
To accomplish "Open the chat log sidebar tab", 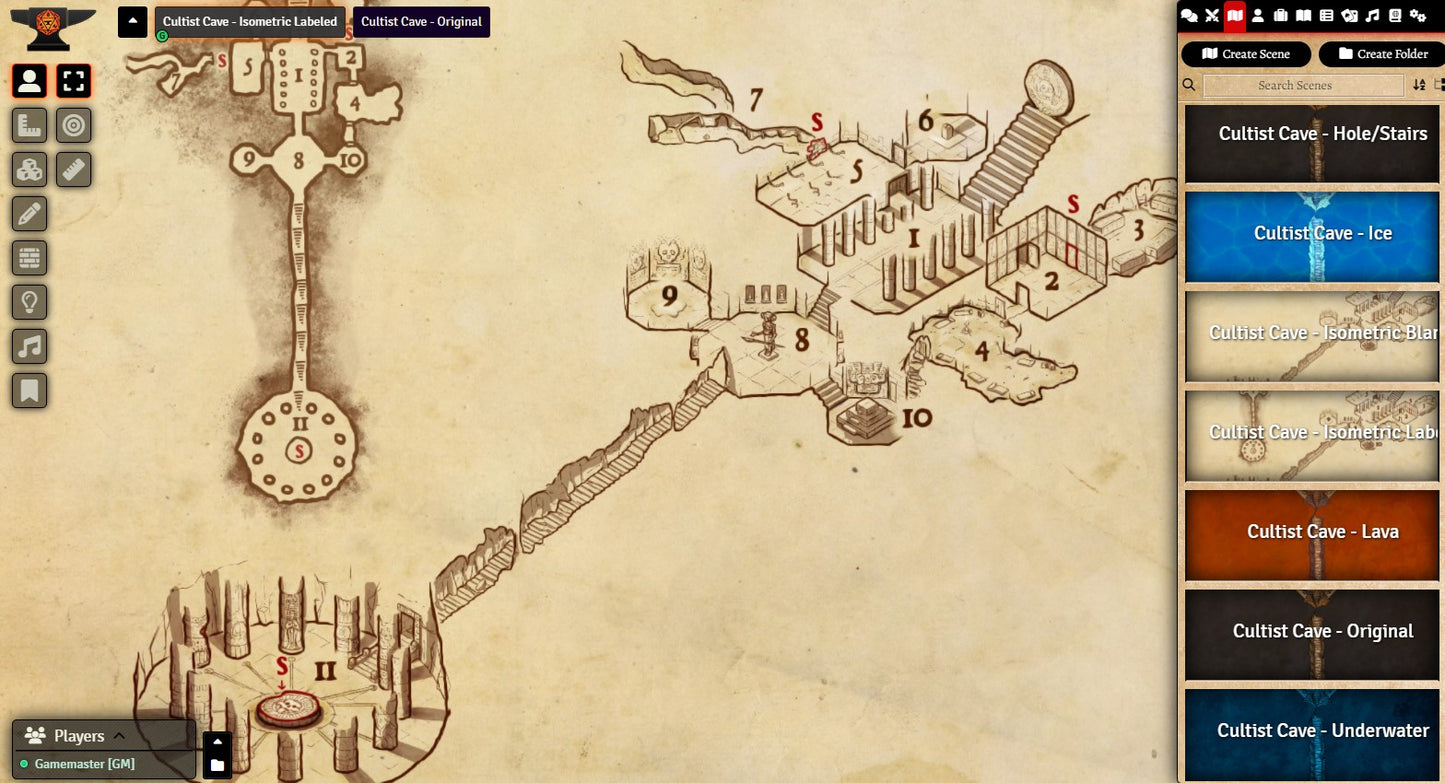I will point(1189,15).
